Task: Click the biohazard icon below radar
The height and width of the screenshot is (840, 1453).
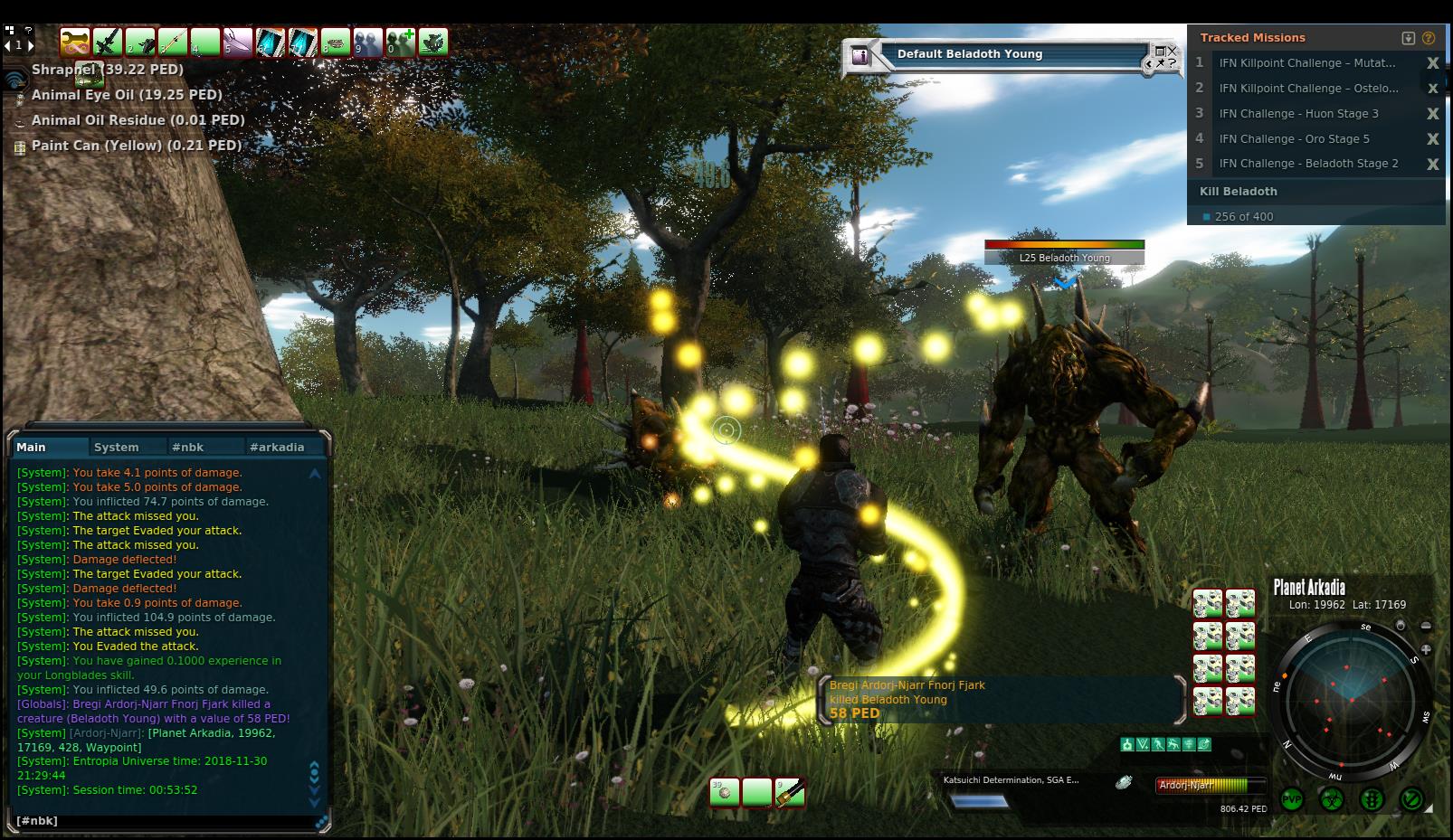Action: pyautogui.click(x=1332, y=800)
